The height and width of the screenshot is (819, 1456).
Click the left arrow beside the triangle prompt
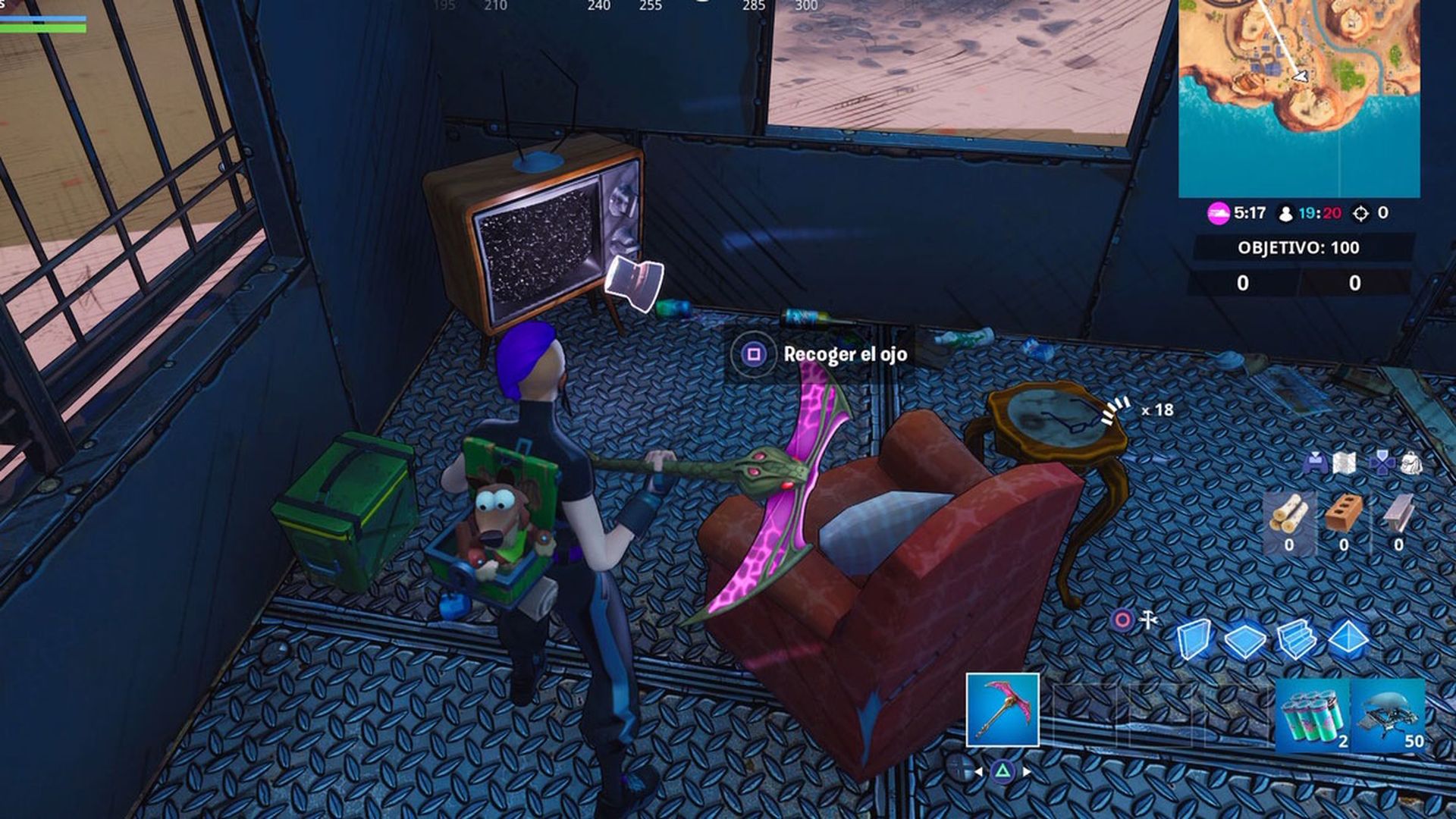tap(978, 772)
